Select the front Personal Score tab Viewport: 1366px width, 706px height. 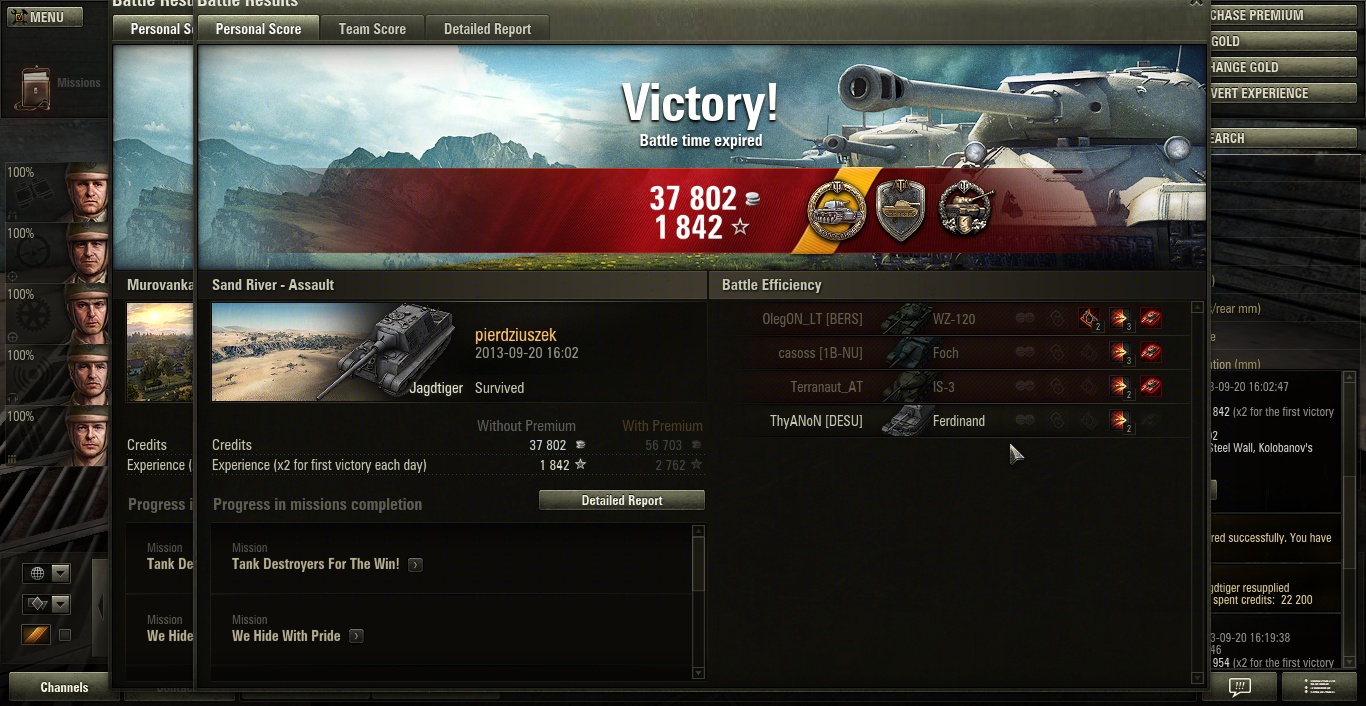coord(258,29)
